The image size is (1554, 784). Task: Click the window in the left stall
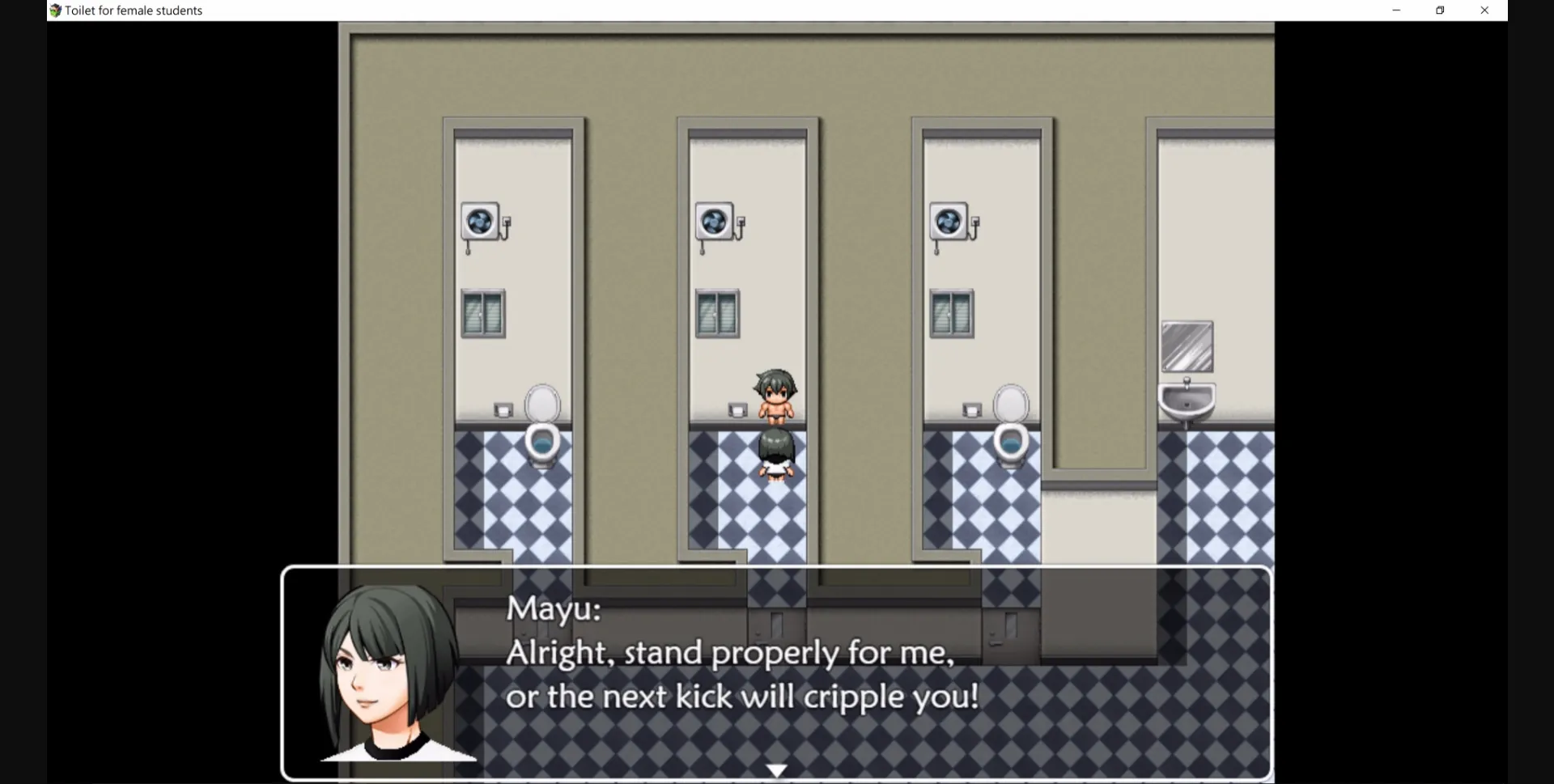pos(482,314)
